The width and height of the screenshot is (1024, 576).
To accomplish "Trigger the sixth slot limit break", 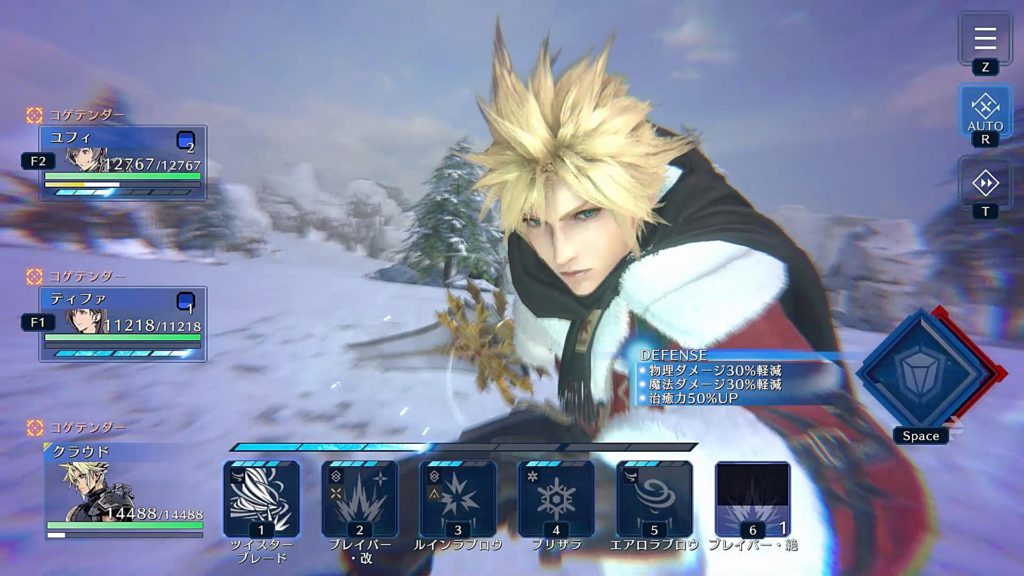I will point(752,498).
